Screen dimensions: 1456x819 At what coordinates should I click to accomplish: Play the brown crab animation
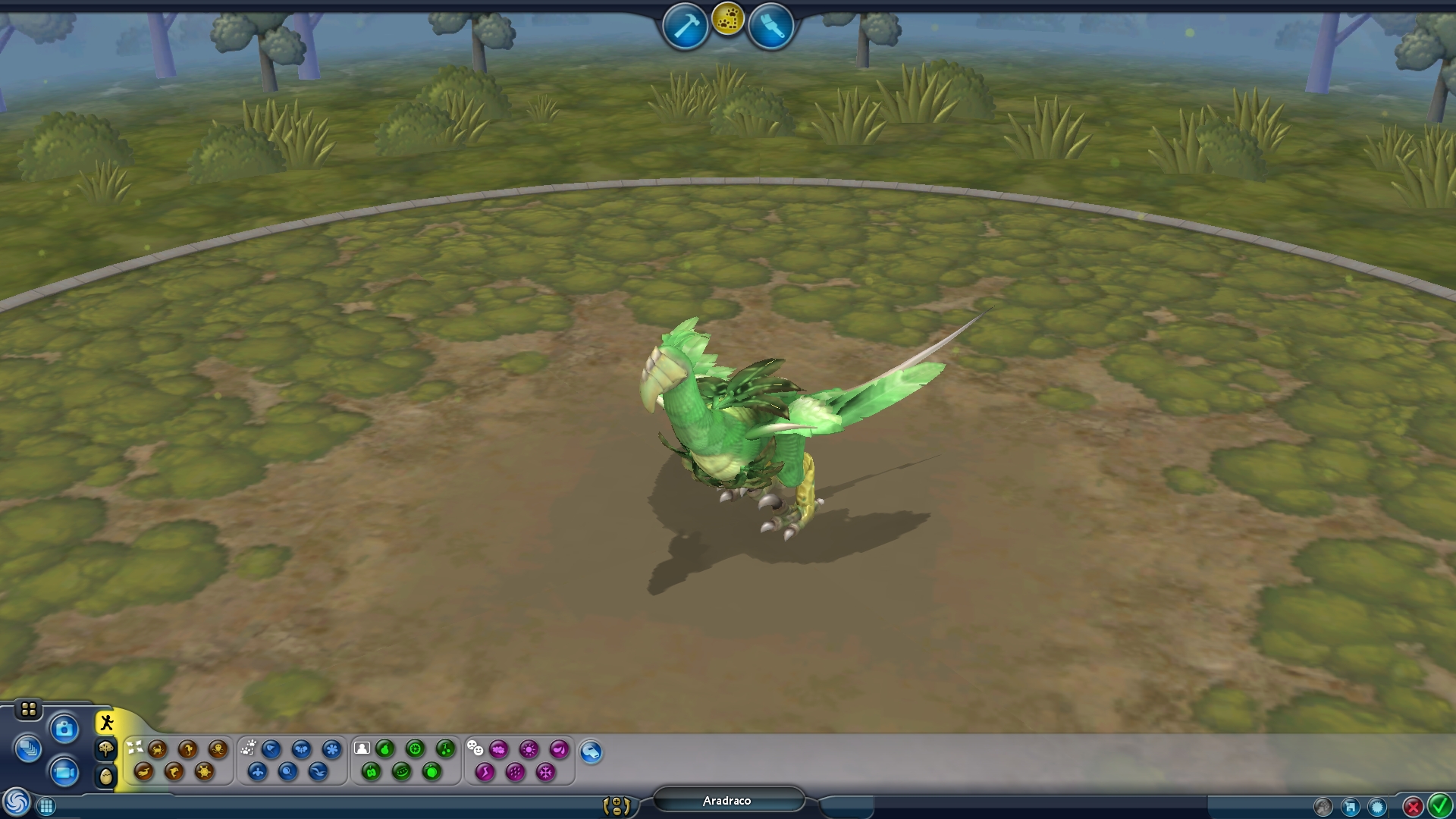(x=157, y=749)
